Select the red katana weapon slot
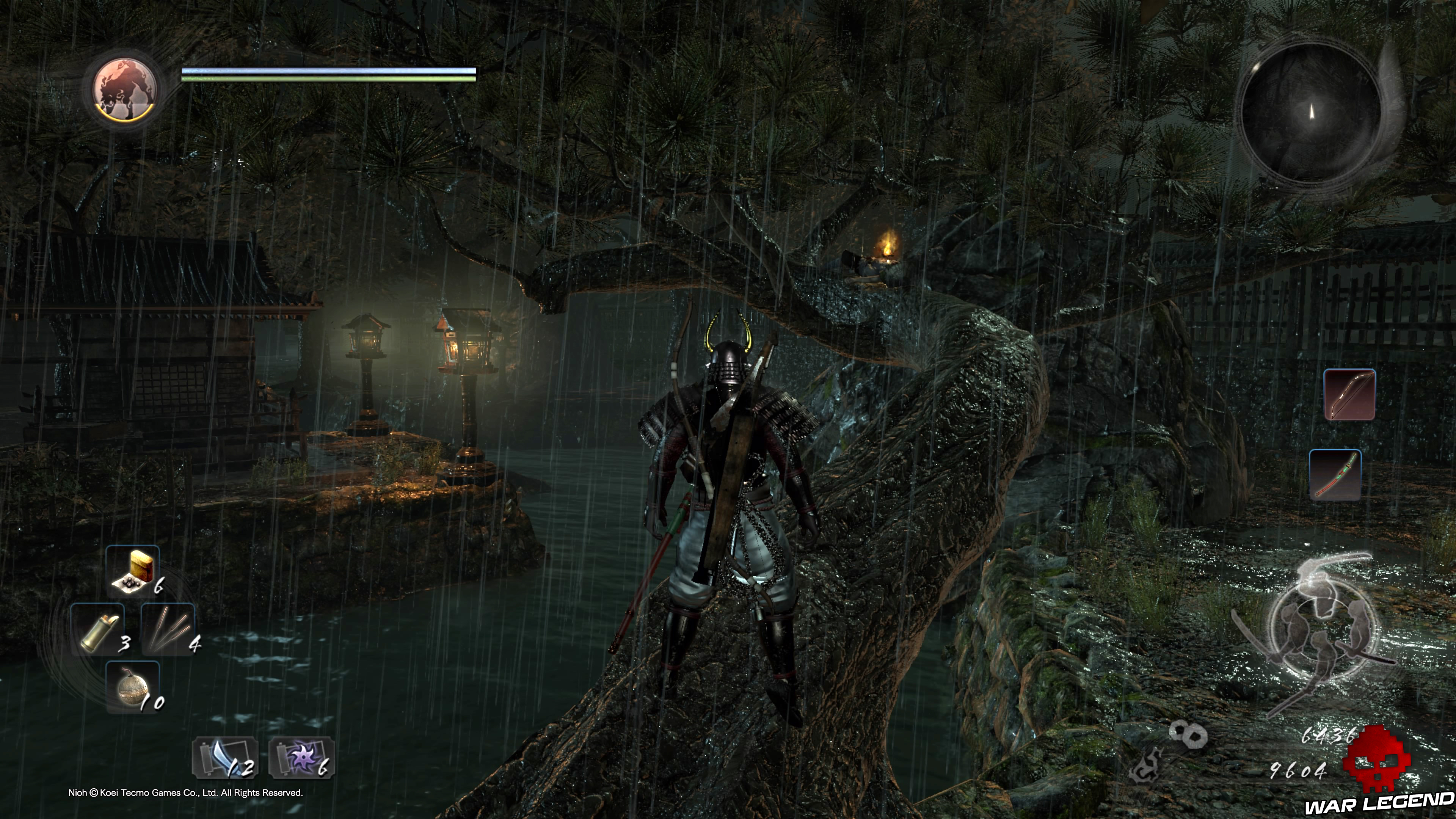The height and width of the screenshot is (819, 1456). click(x=1335, y=475)
